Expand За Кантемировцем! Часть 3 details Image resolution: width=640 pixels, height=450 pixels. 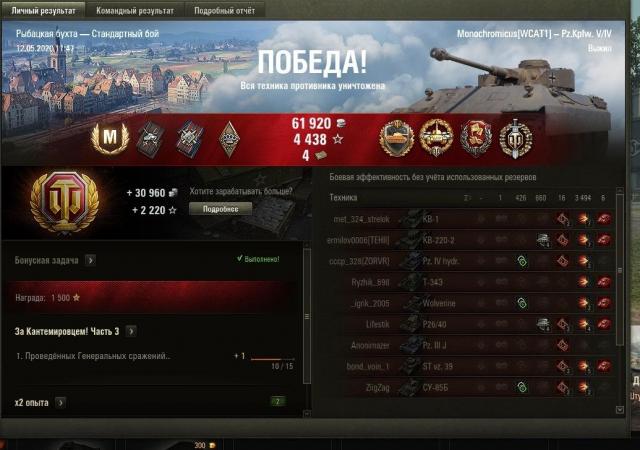click(x=131, y=331)
